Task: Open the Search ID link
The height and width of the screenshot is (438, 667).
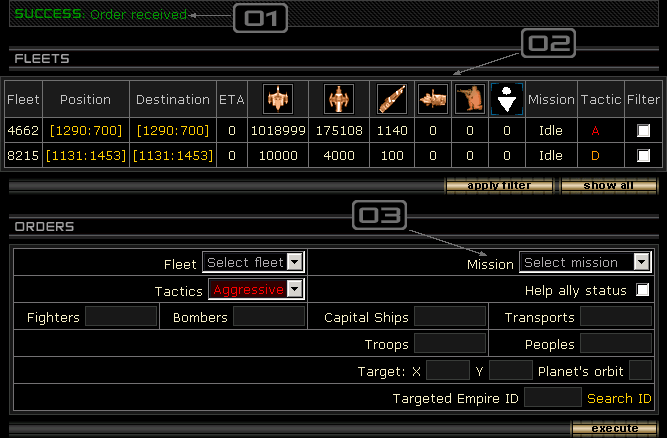Action: pyautogui.click(x=619, y=398)
